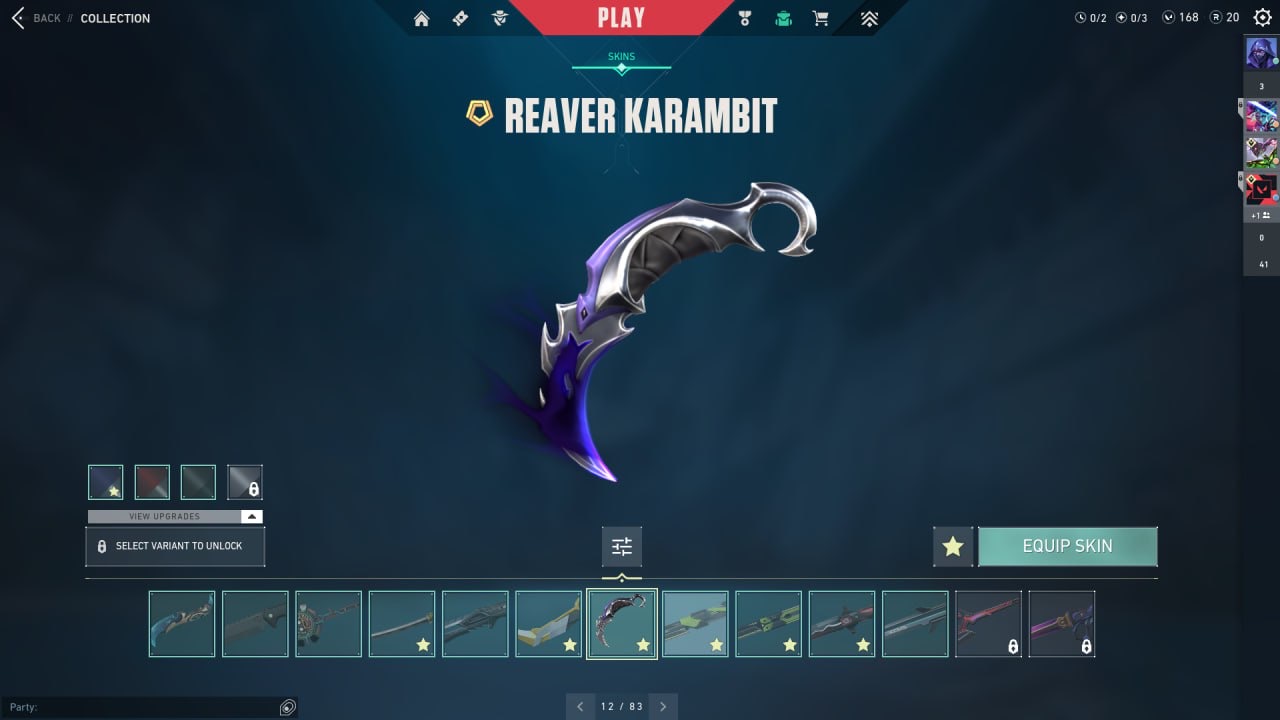Open the skin filter sliders button
Viewport: 1280px width, 720px height.
[622, 547]
